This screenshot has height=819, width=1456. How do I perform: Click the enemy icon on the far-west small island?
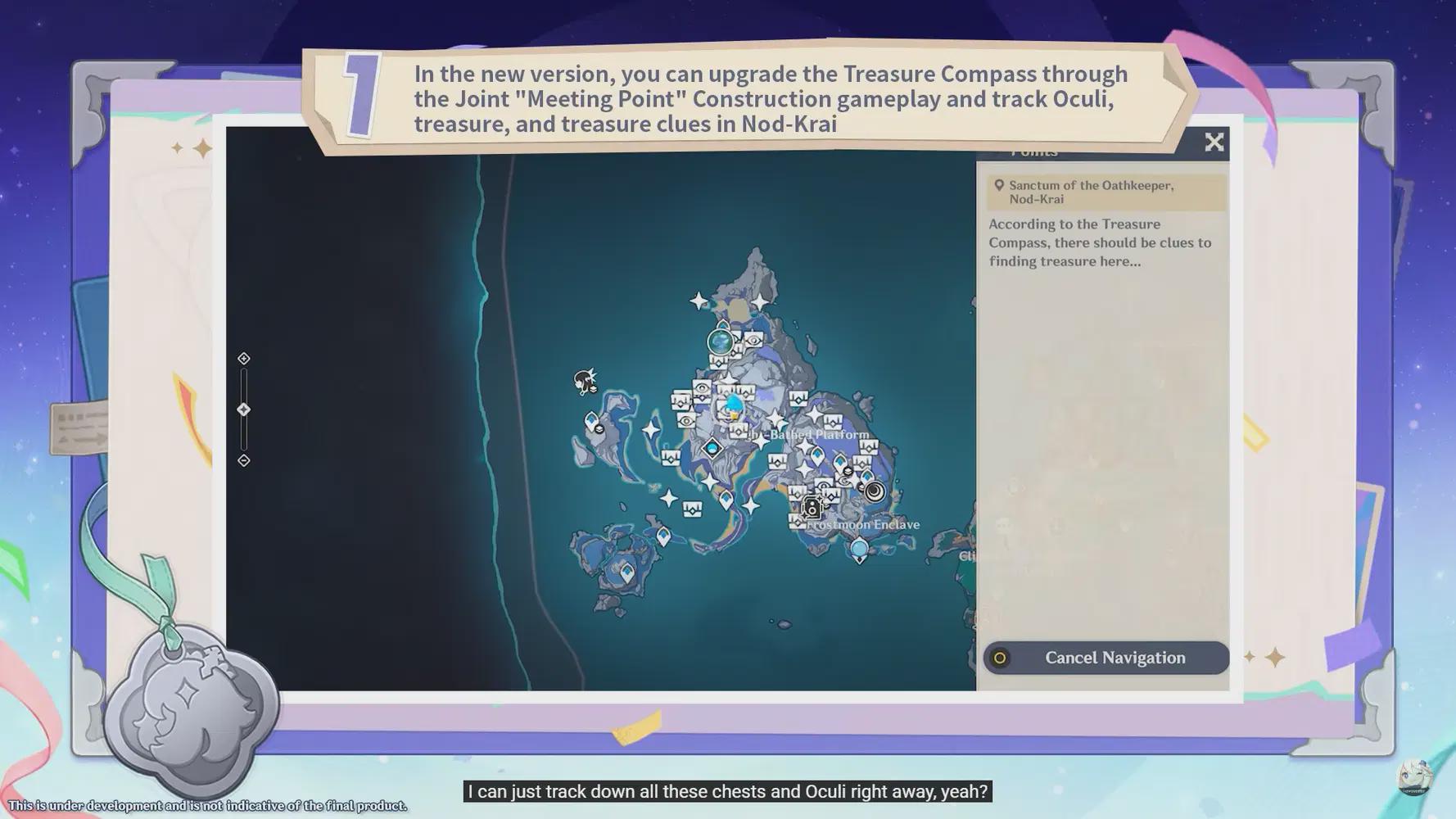pyautogui.click(x=584, y=380)
